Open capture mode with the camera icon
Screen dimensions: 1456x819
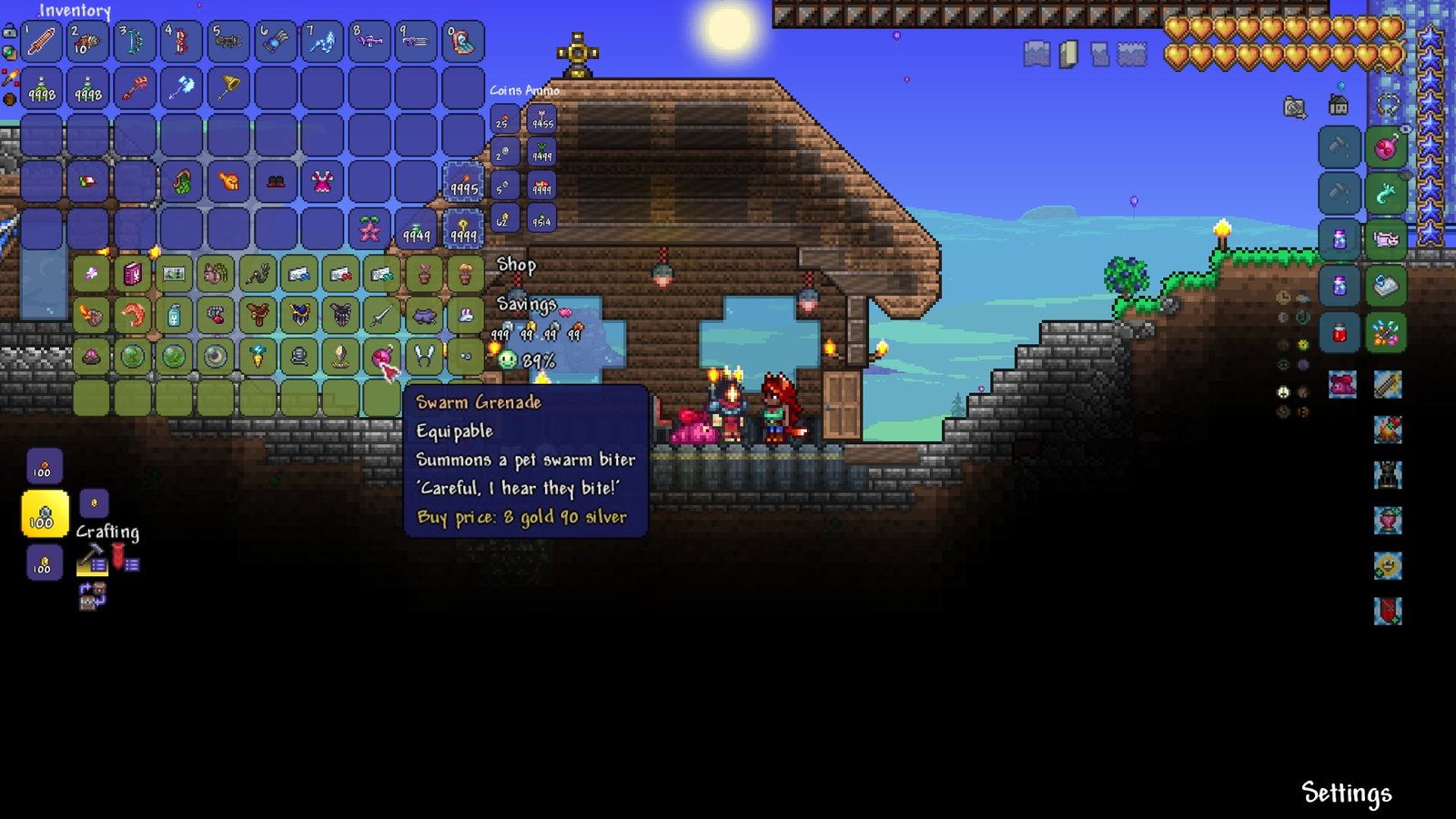pos(1293,106)
